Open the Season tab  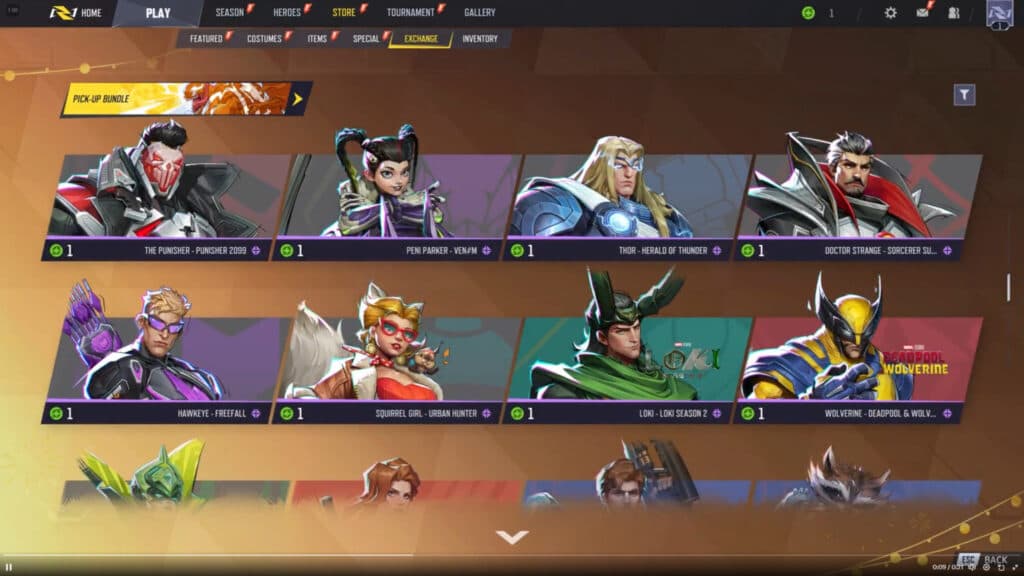[x=230, y=13]
